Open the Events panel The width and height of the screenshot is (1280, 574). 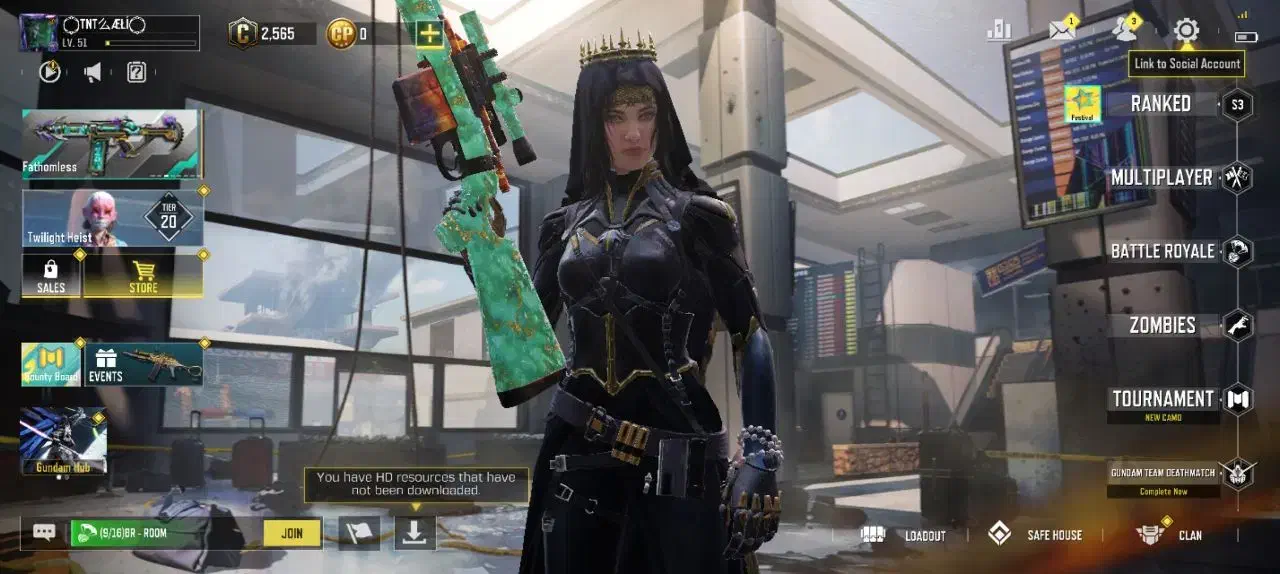coord(144,364)
